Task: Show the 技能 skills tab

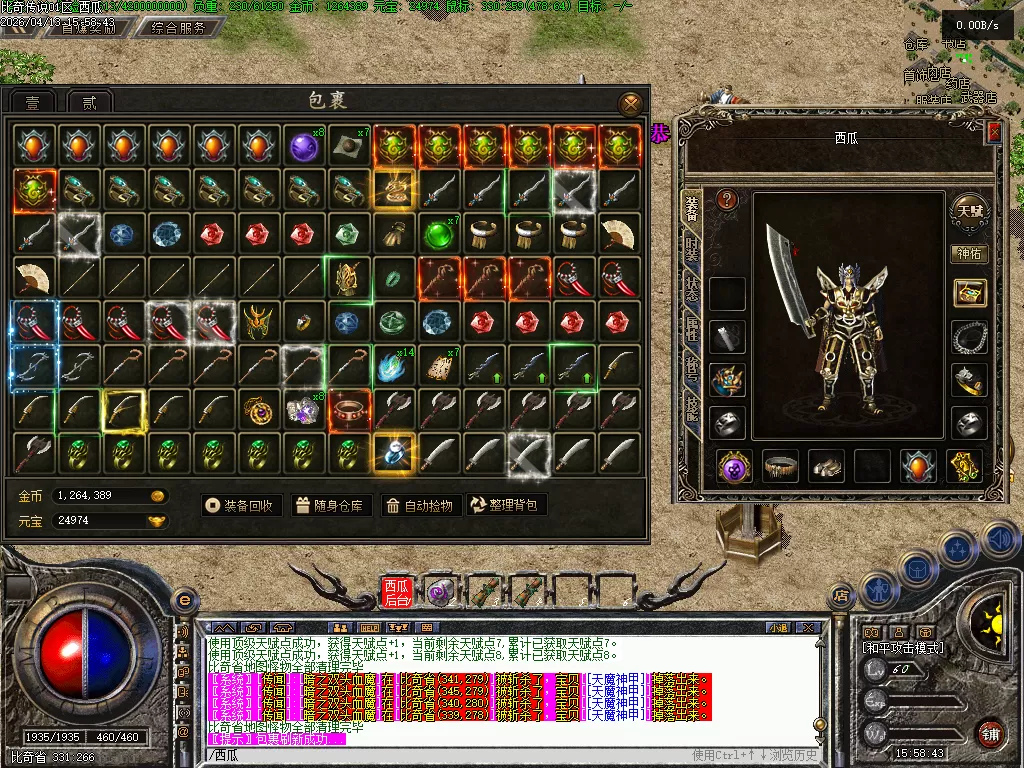Action: point(691,406)
